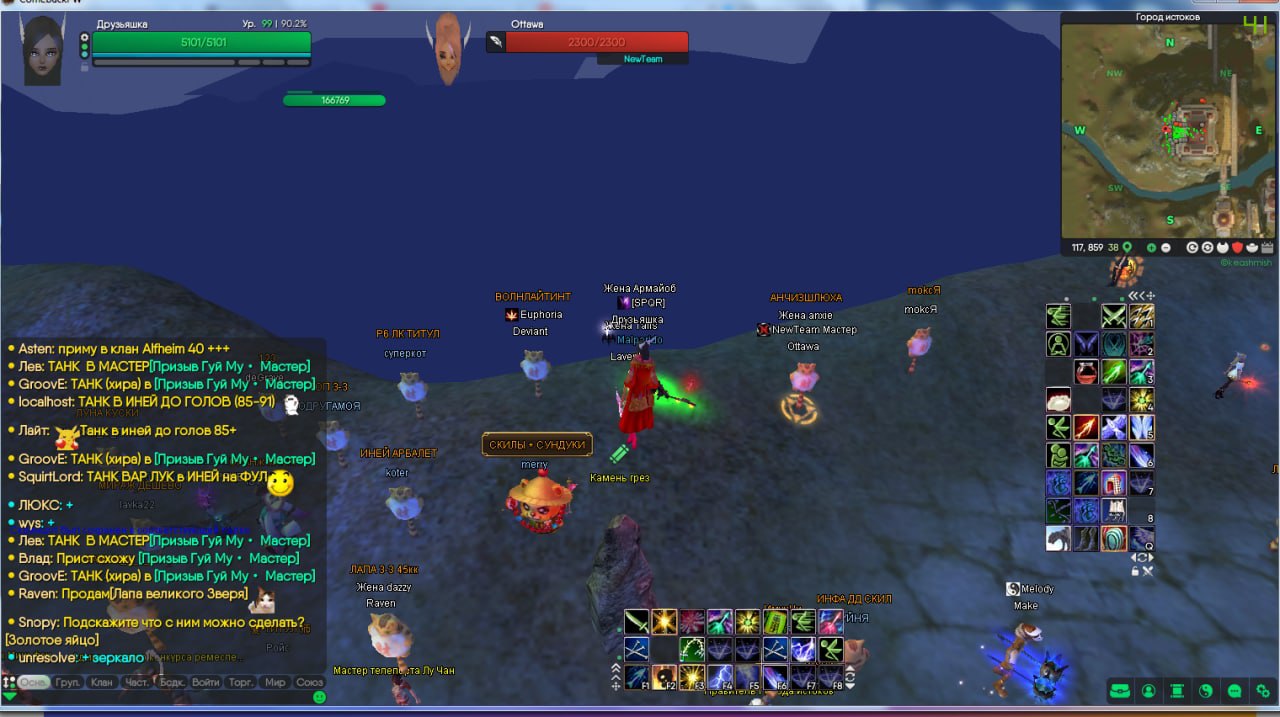
Task: Use the red potion flask slot
Action: [1086, 372]
